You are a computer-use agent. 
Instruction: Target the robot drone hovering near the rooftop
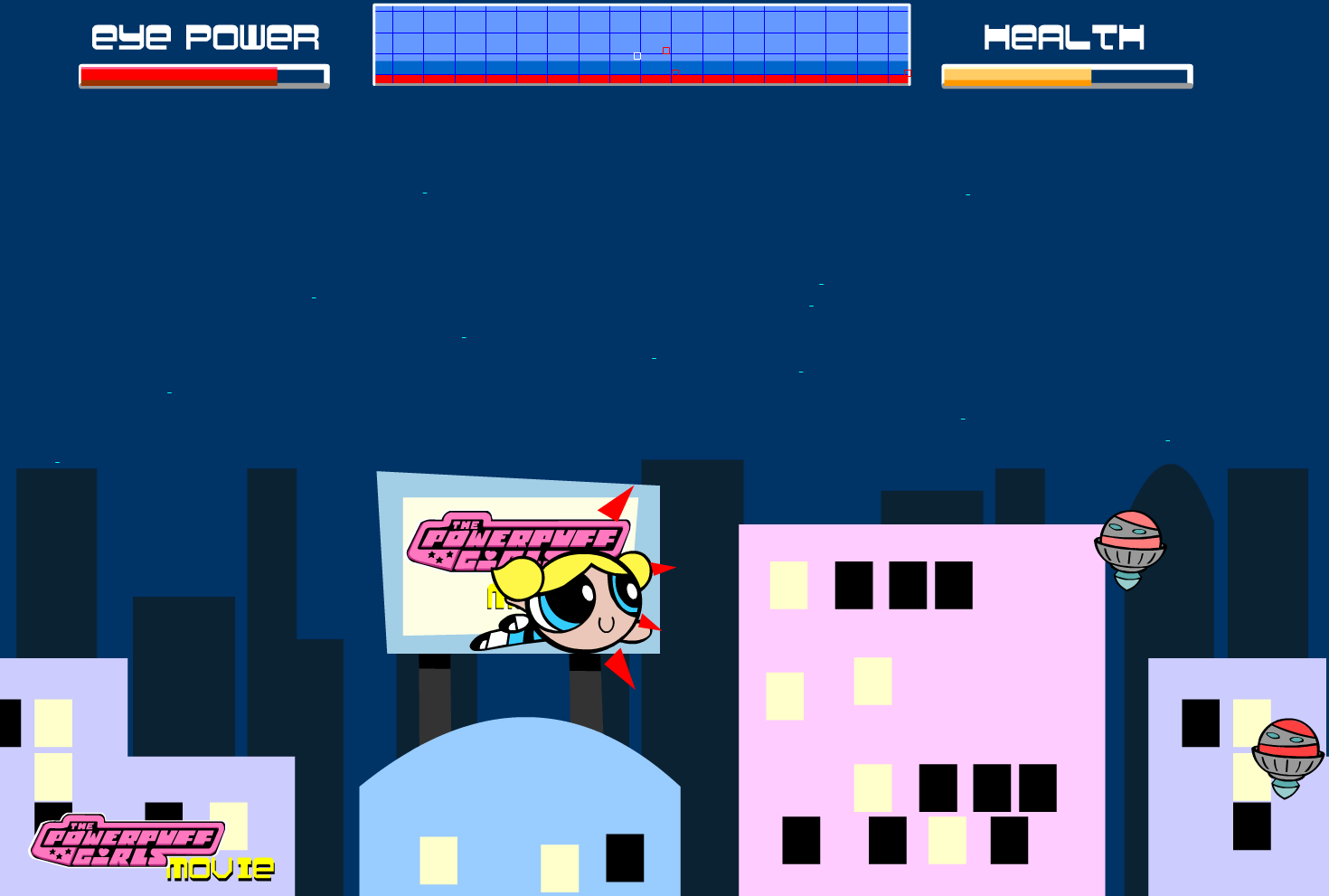(1127, 542)
